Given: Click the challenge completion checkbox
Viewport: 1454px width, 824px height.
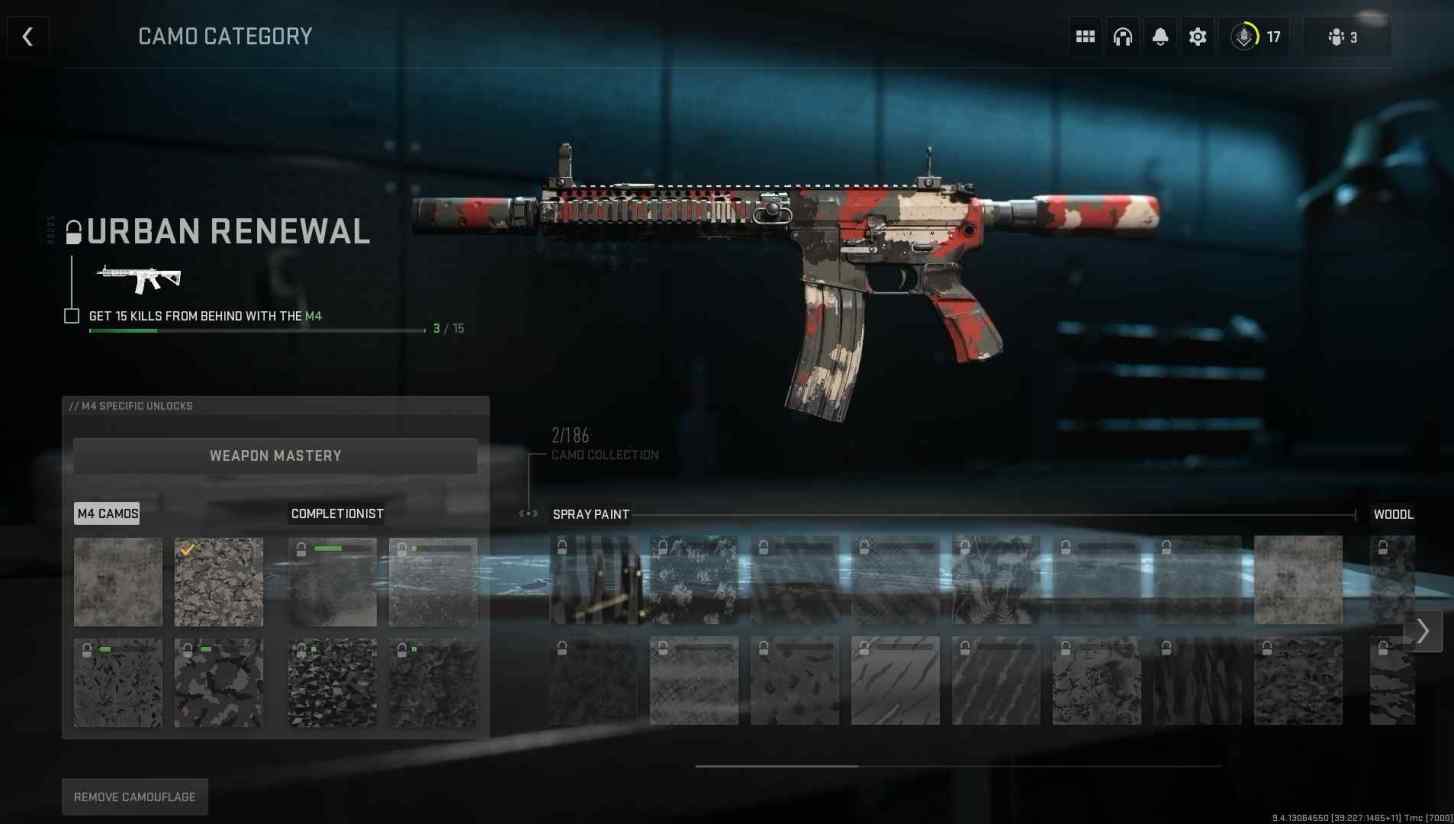Looking at the screenshot, I should tap(71, 315).
